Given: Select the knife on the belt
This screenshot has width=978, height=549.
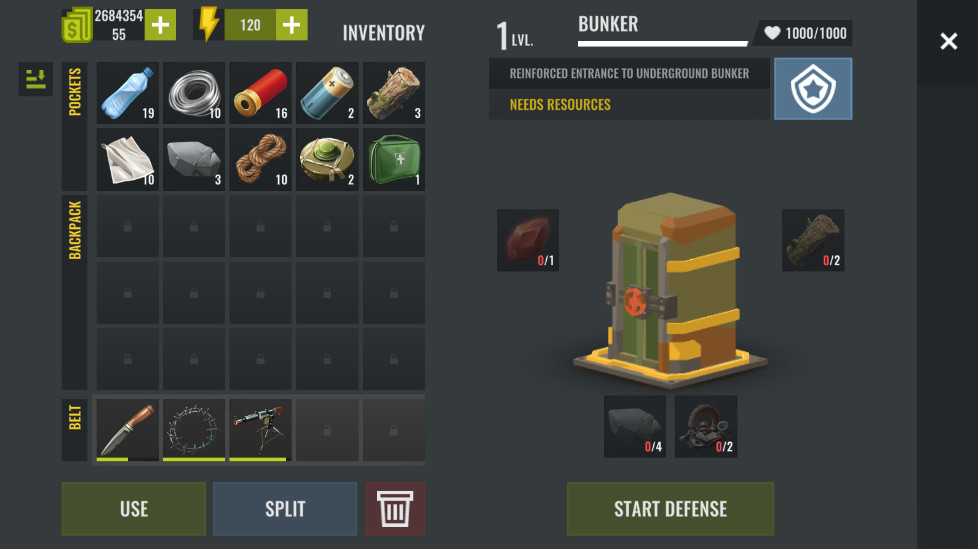Looking at the screenshot, I should [128, 428].
